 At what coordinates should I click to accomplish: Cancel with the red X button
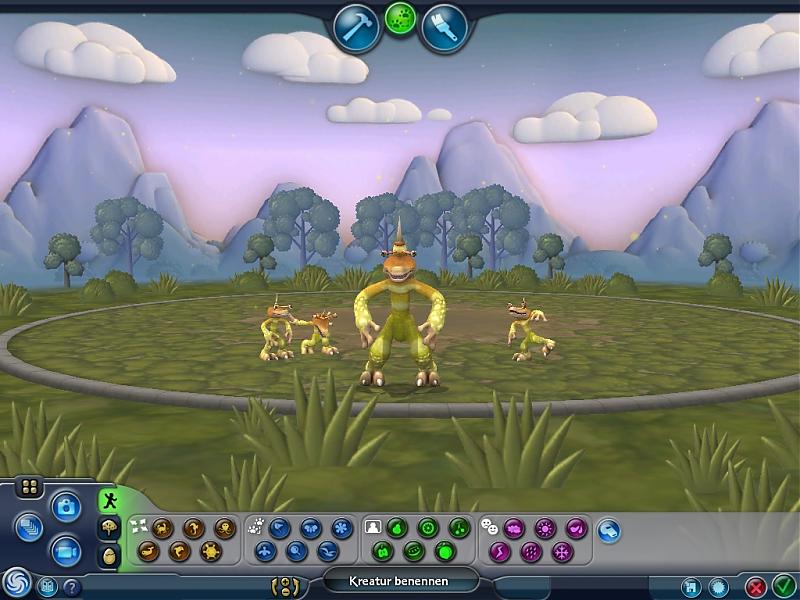coord(757,587)
